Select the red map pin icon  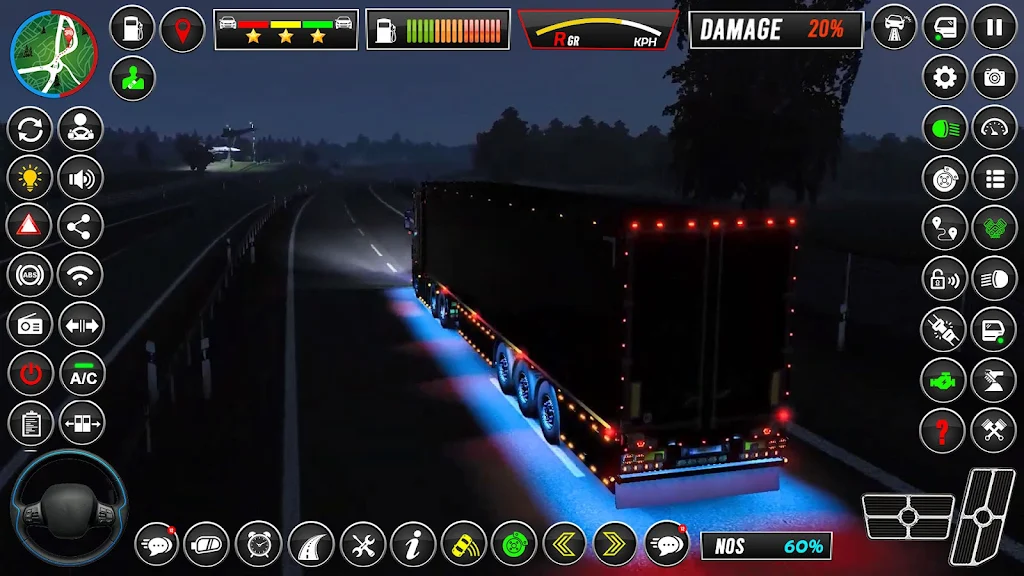pyautogui.click(x=182, y=28)
